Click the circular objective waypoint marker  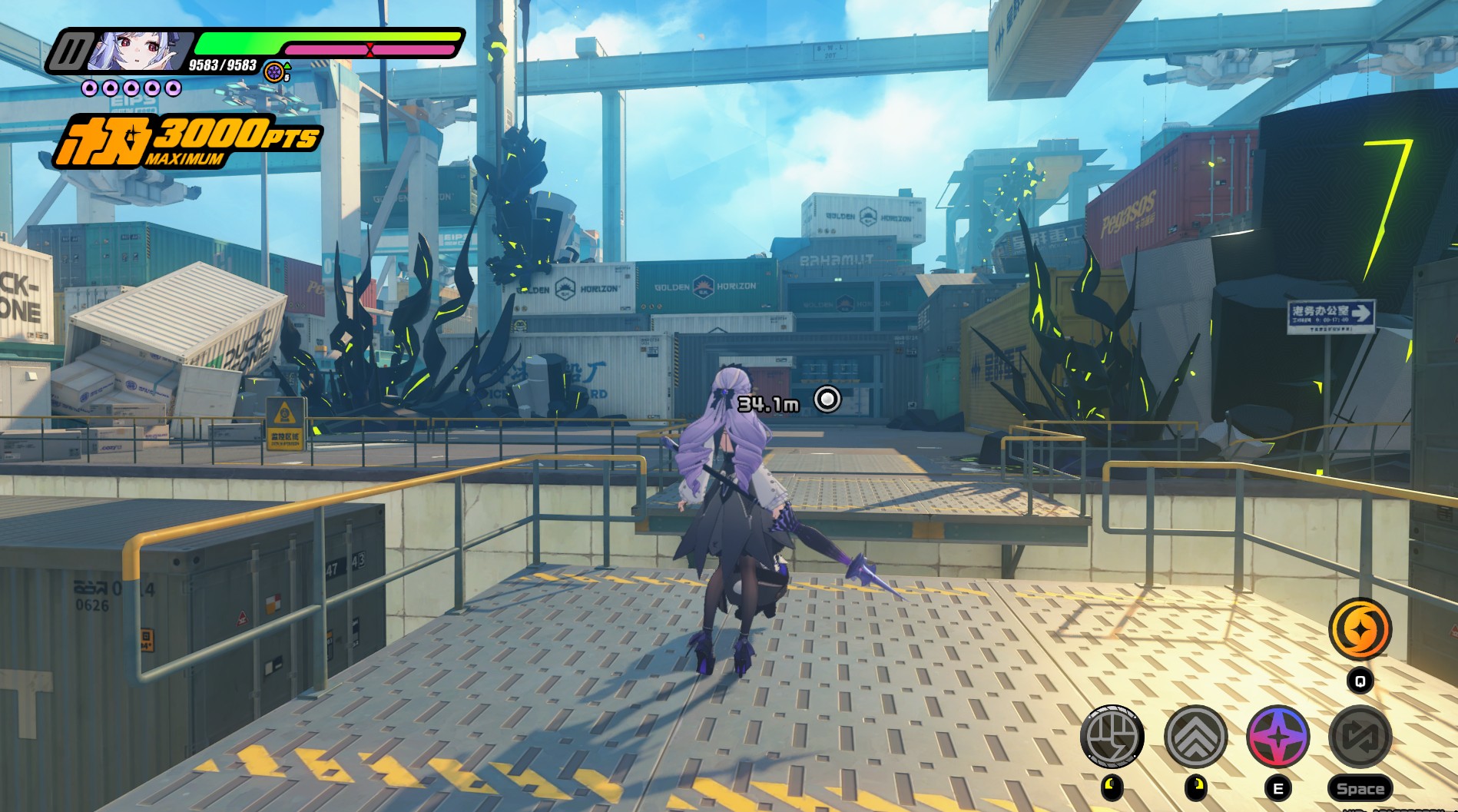pos(827,399)
